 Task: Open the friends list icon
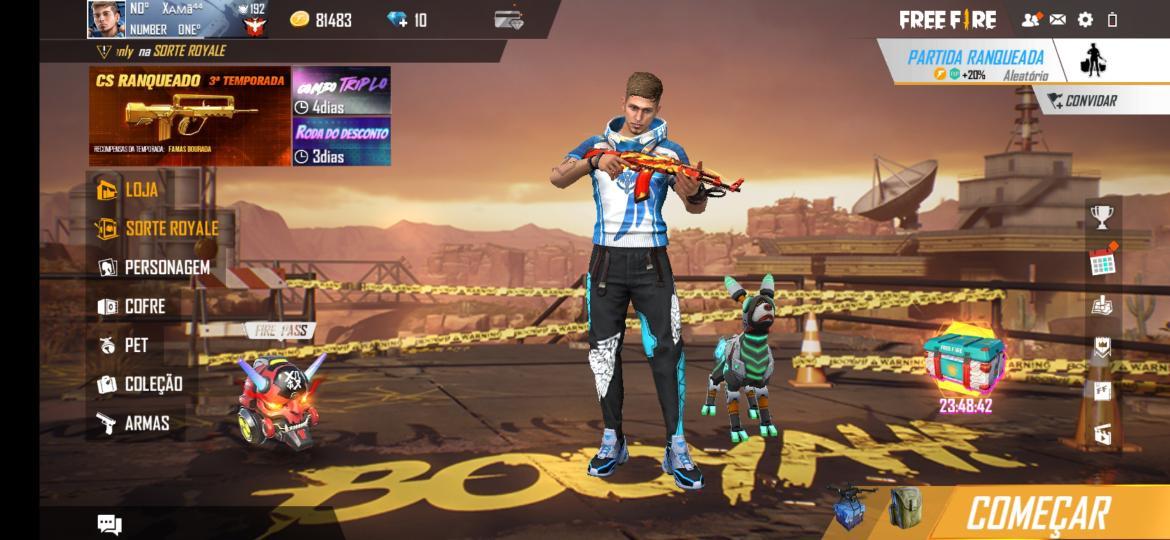point(1031,19)
